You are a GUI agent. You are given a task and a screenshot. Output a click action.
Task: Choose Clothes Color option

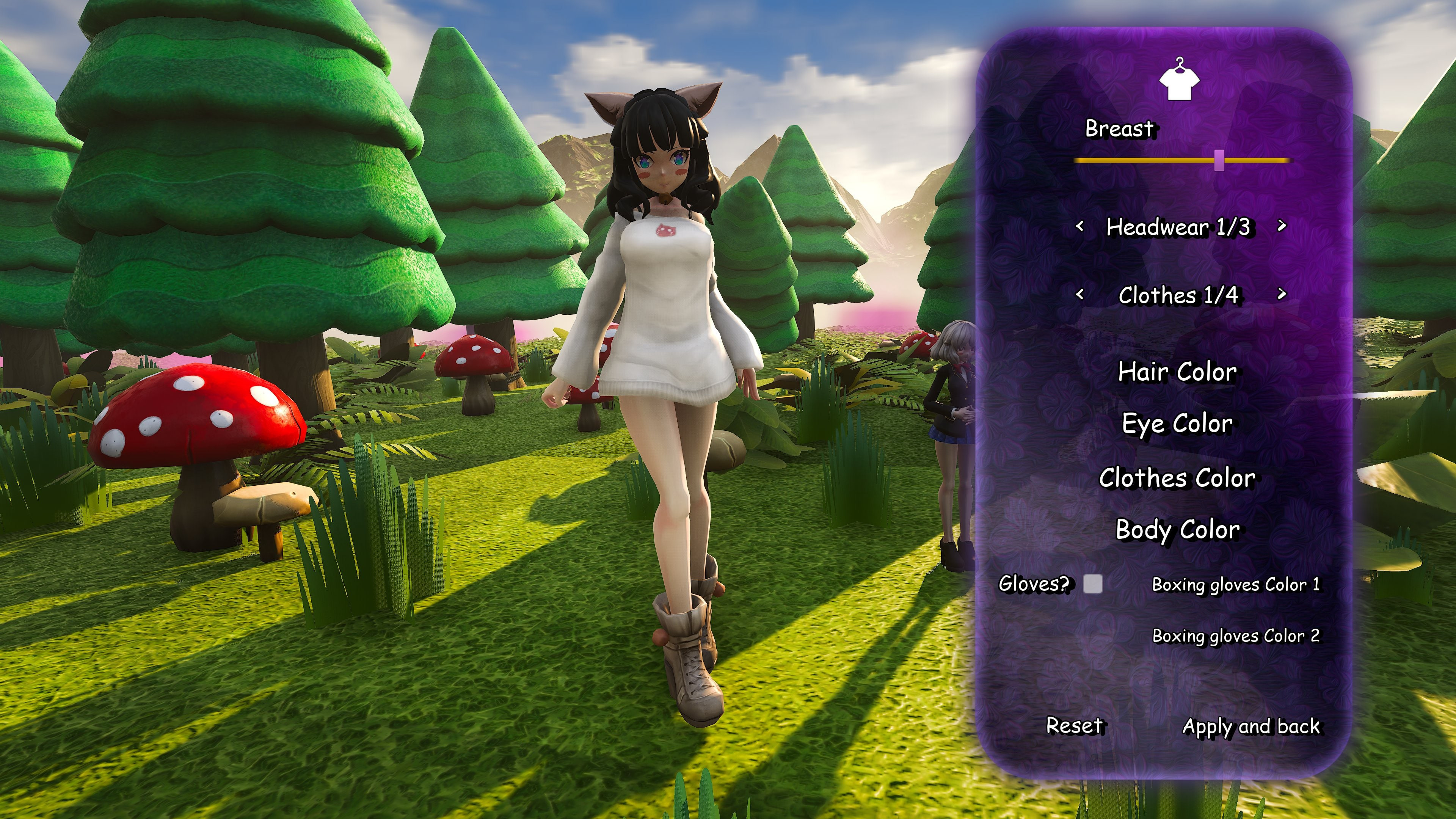pyautogui.click(x=1177, y=478)
